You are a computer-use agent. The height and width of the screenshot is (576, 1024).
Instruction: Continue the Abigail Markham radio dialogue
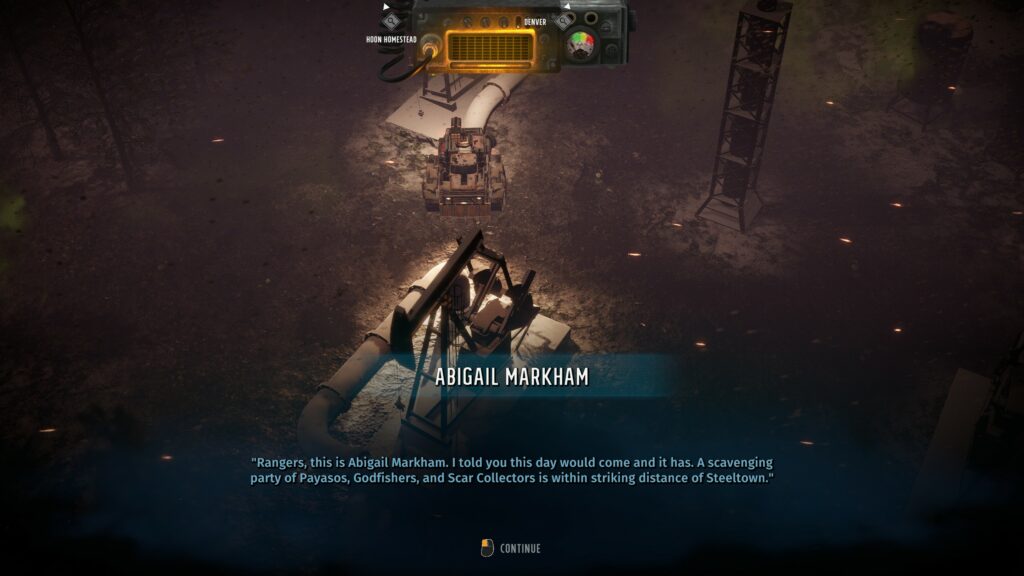click(511, 548)
